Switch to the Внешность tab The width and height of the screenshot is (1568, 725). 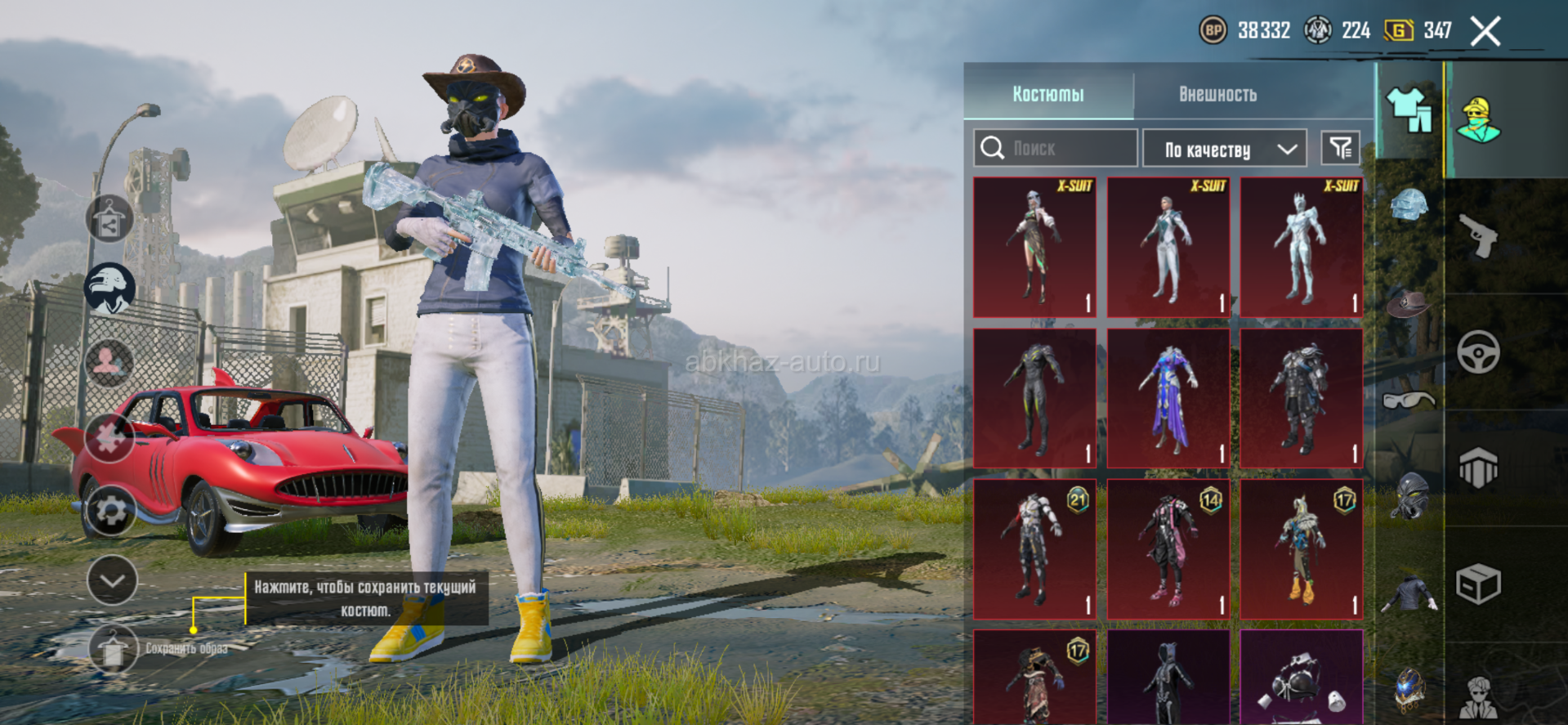pos(1217,94)
